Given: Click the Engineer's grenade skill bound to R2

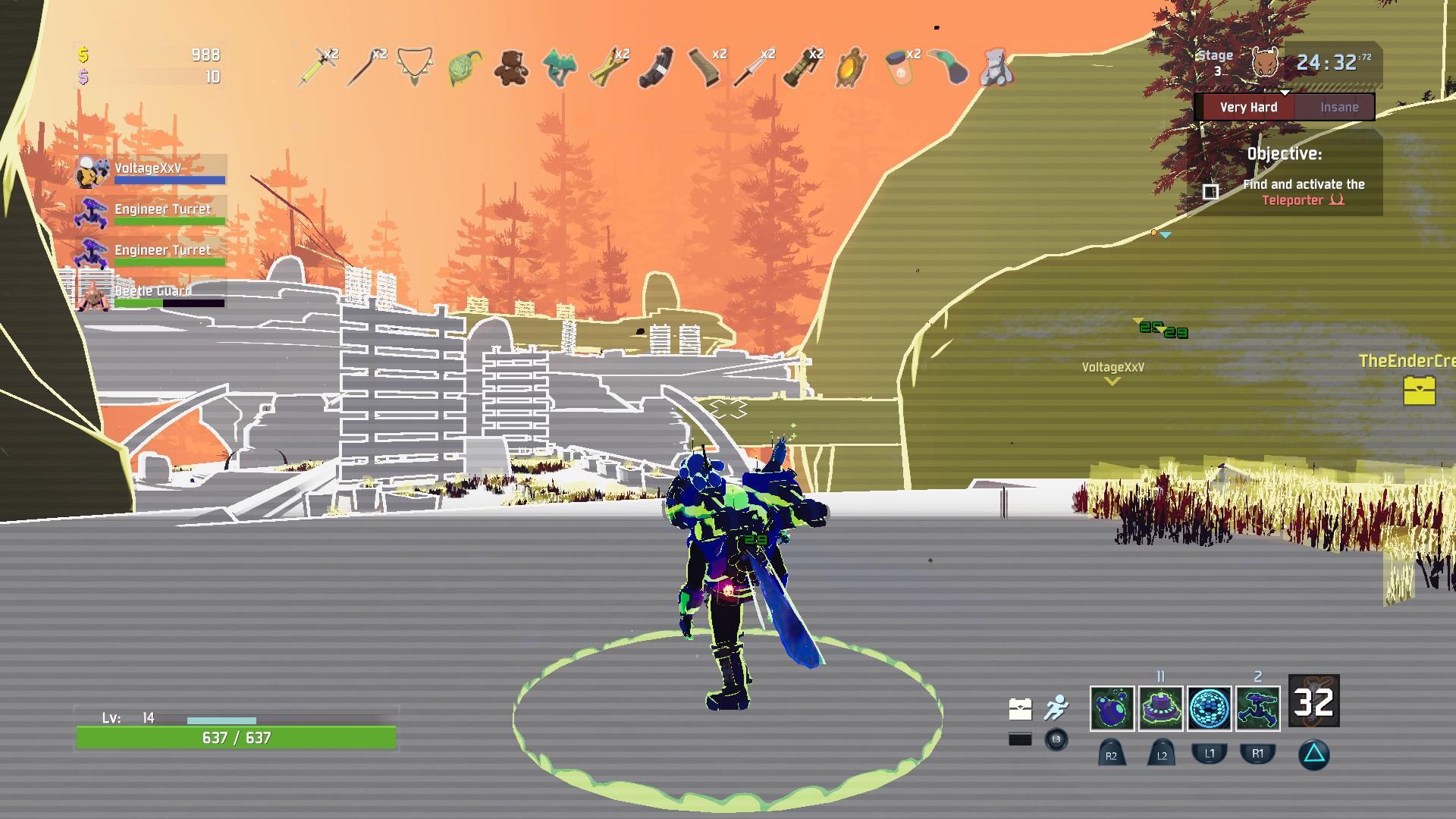Looking at the screenshot, I should pos(1112,708).
